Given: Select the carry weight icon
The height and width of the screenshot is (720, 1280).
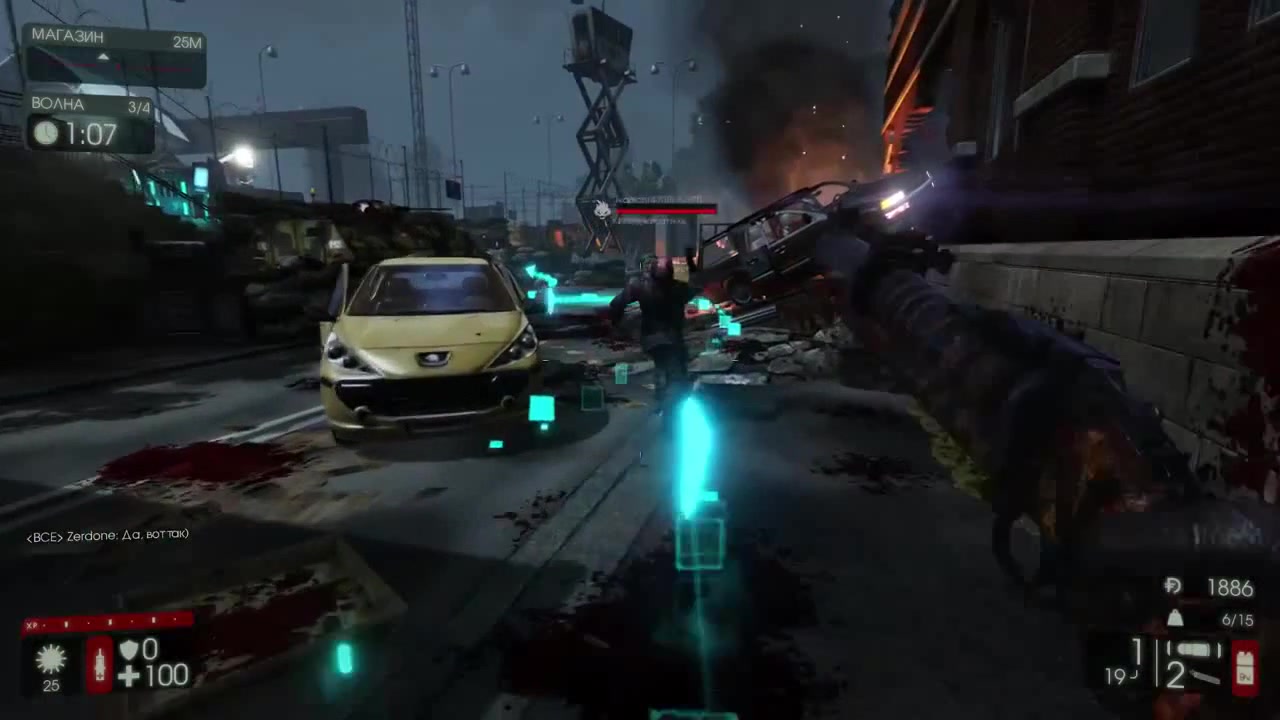Looking at the screenshot, I should 1176,619.
